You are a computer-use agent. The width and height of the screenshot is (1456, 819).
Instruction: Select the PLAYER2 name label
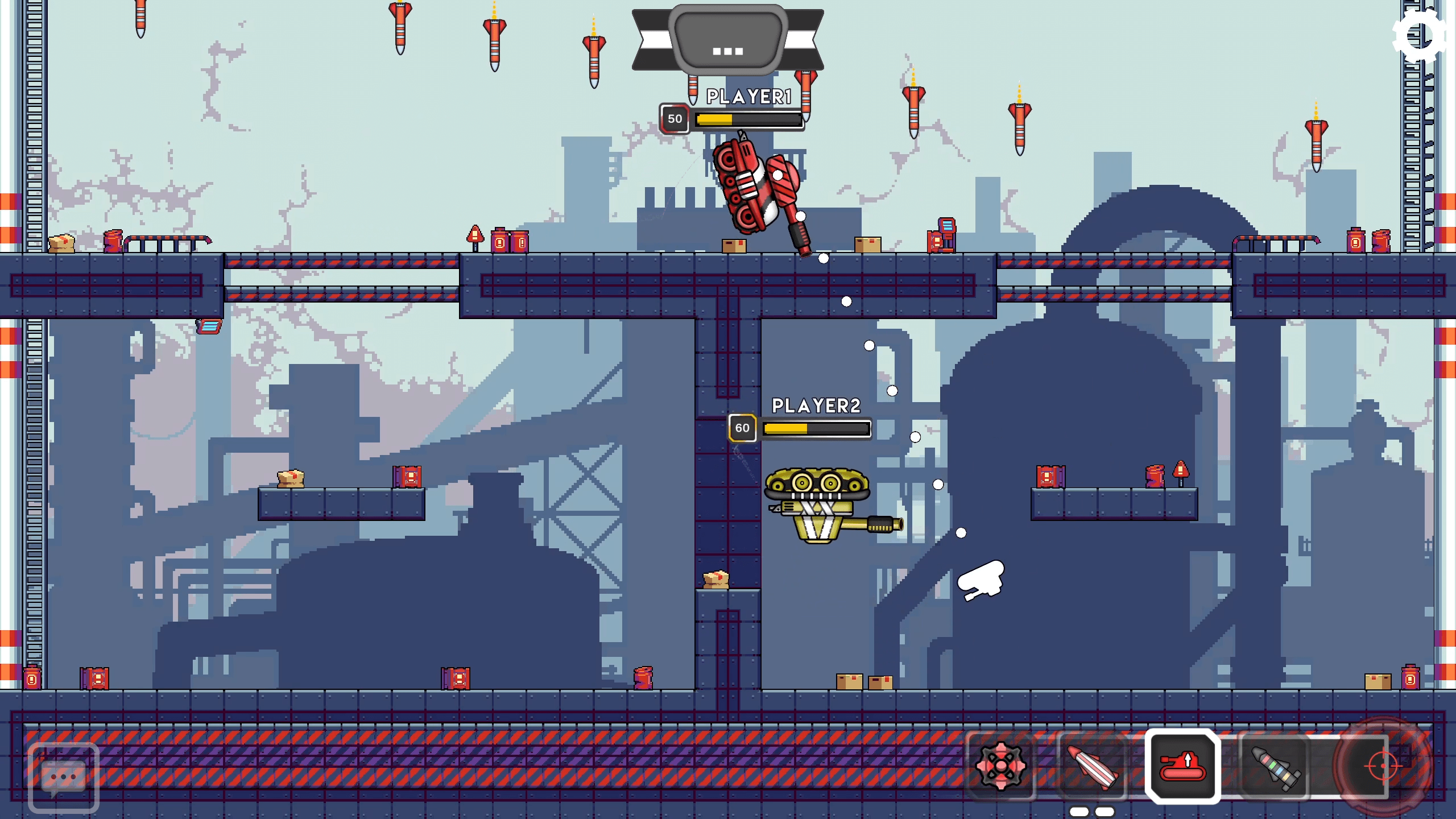click(816, 406)
